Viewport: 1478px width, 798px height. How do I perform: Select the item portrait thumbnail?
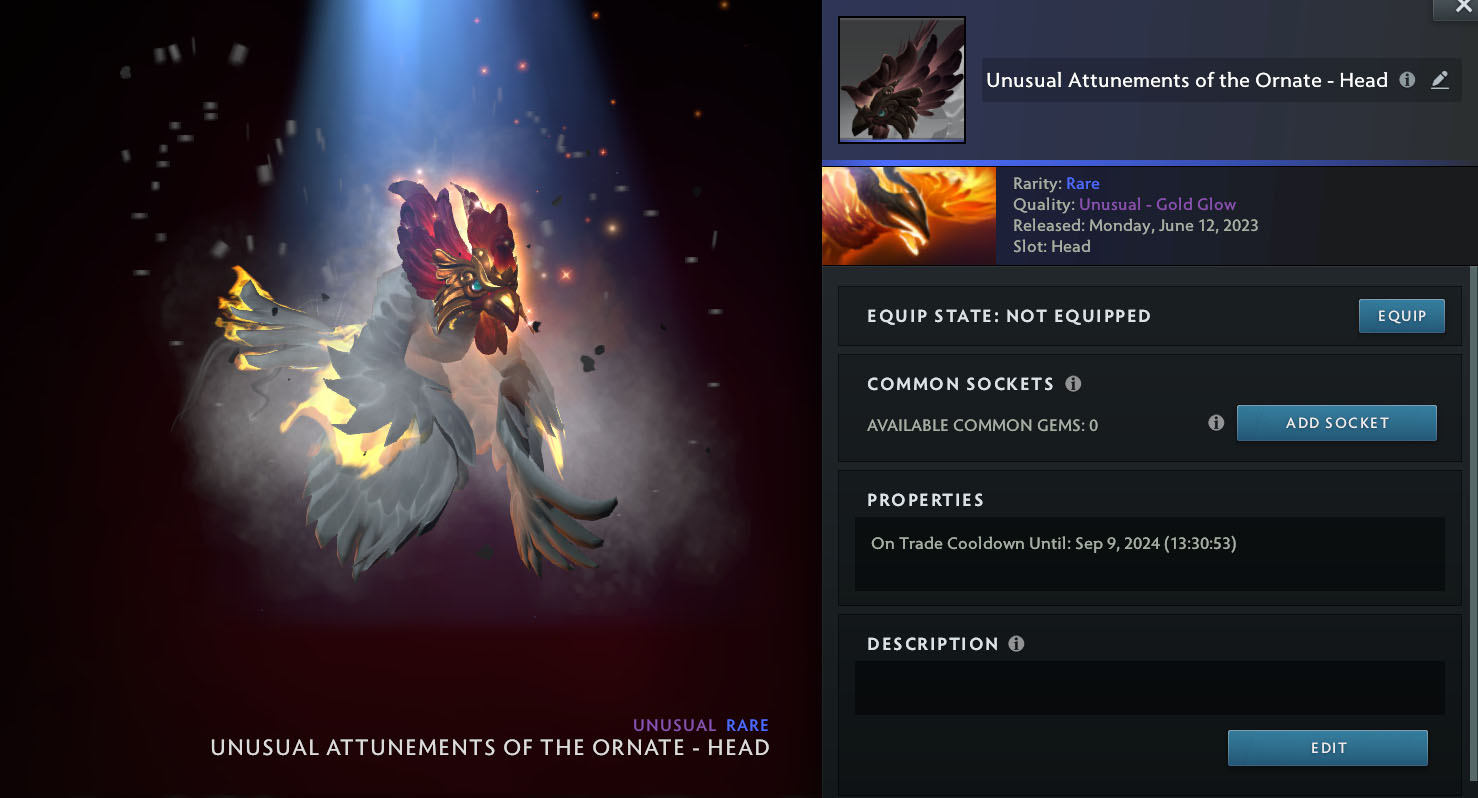click(901, 80)
